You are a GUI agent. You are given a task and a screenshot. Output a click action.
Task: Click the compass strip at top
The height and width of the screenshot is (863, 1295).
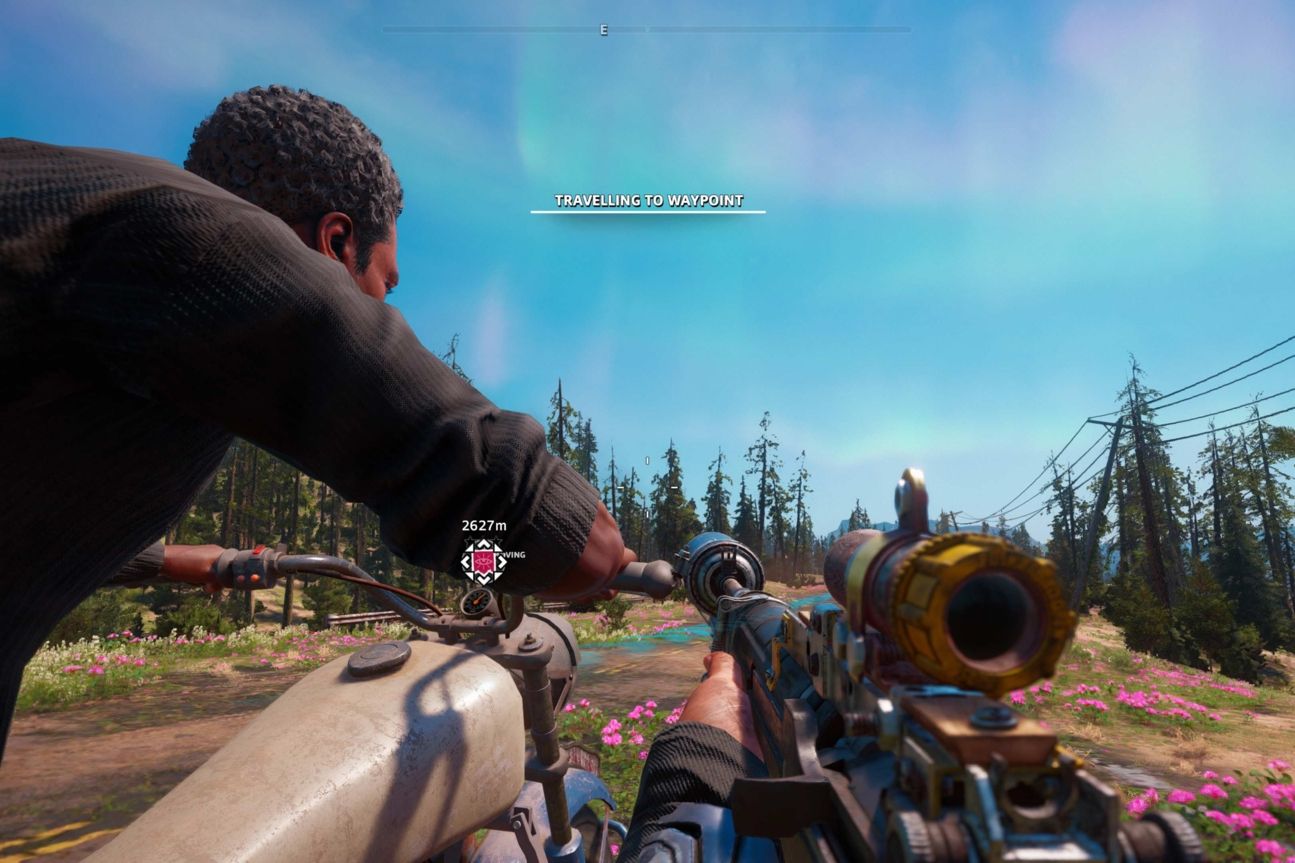click(647, 31)
